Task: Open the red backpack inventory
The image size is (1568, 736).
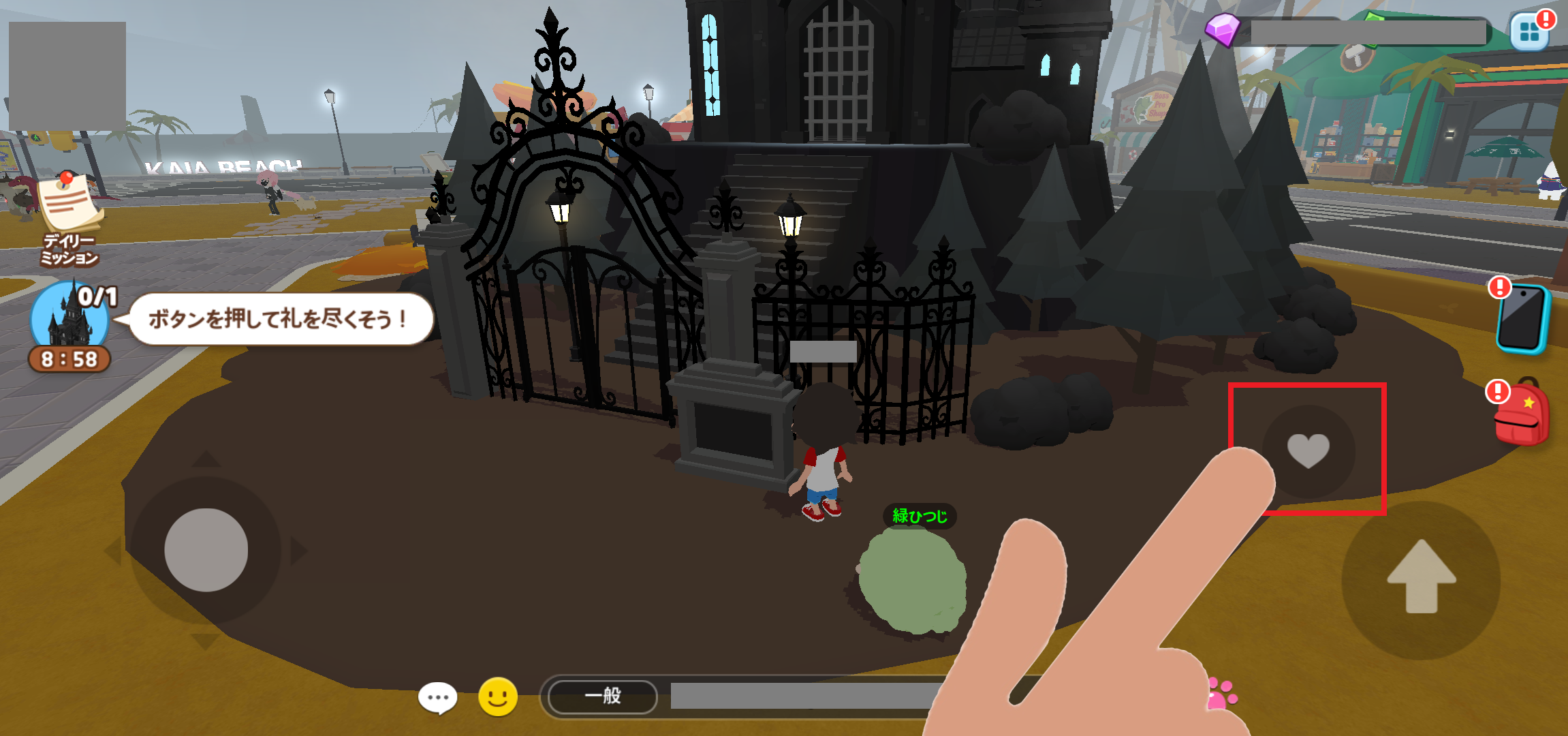Action: click(x=1522, y=414)
